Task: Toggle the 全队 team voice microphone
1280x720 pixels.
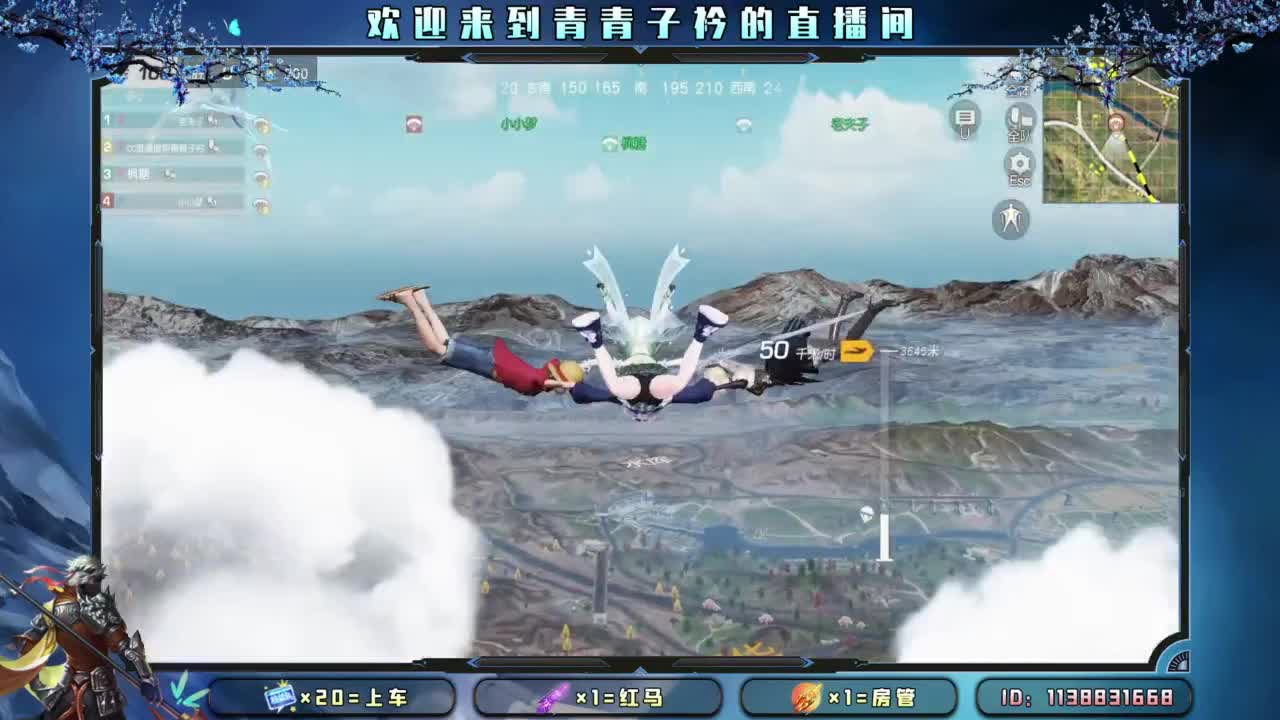Action: point(1019,119)
